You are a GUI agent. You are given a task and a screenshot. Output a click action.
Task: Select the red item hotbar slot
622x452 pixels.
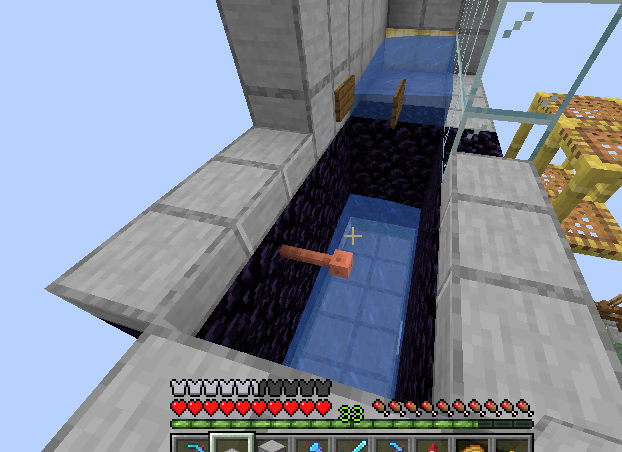click(x=434, y=445)
